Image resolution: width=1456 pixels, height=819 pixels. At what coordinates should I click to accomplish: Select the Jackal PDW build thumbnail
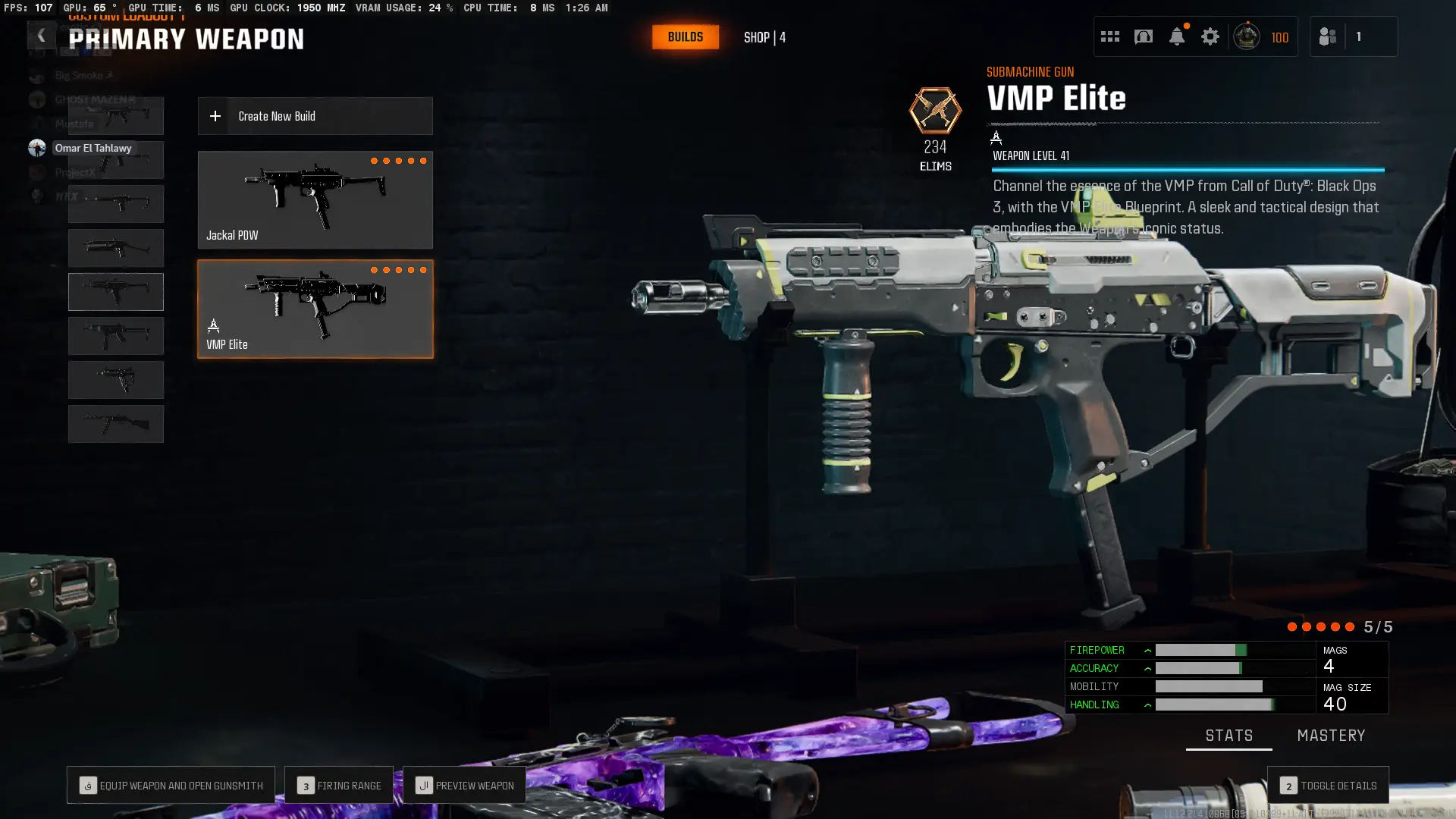click(315, 199)
